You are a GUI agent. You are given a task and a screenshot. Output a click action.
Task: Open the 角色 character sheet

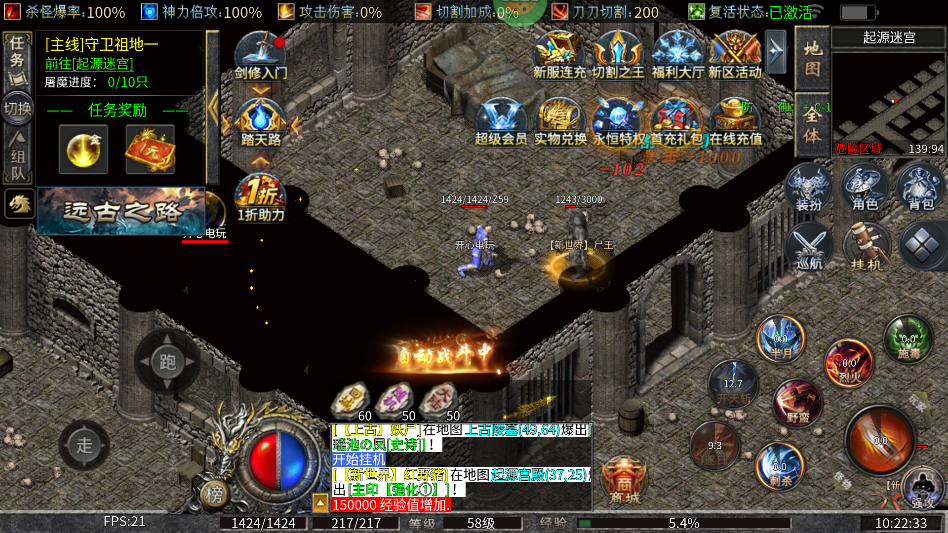click(865, 187)
